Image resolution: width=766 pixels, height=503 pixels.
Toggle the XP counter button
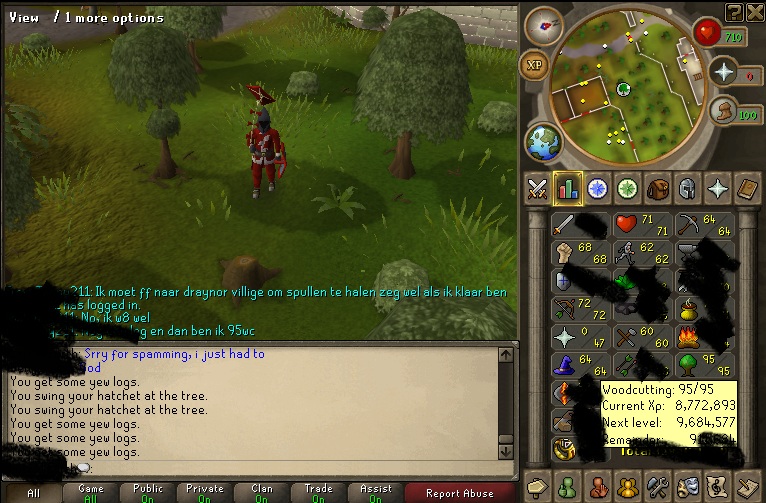point(535,66)
